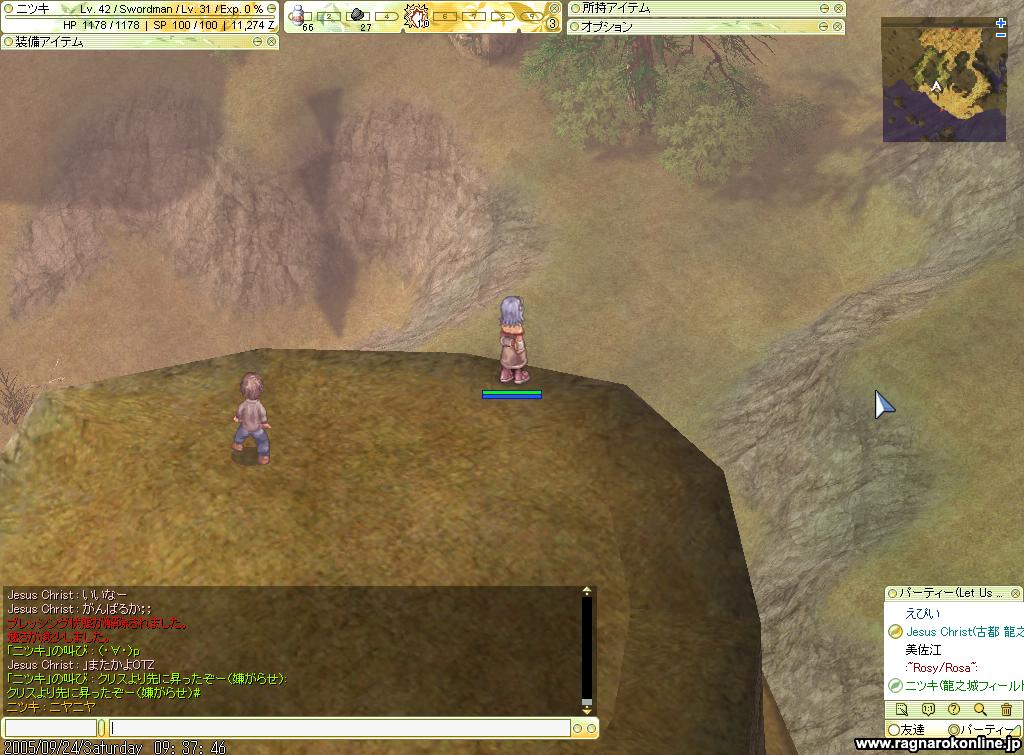Viewport: 1024px width, 755px height.
Task: Open the magnifying glass search in party window
Action: pyautogui.click(x=980, y=710)
